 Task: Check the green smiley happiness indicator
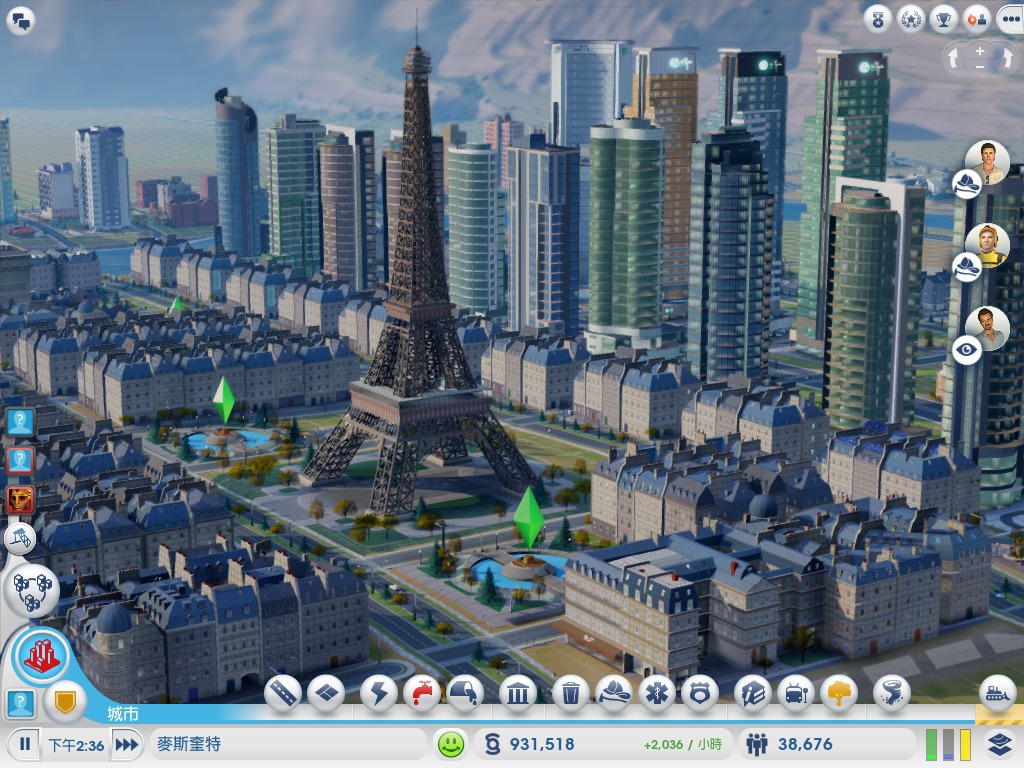(452, 744)
